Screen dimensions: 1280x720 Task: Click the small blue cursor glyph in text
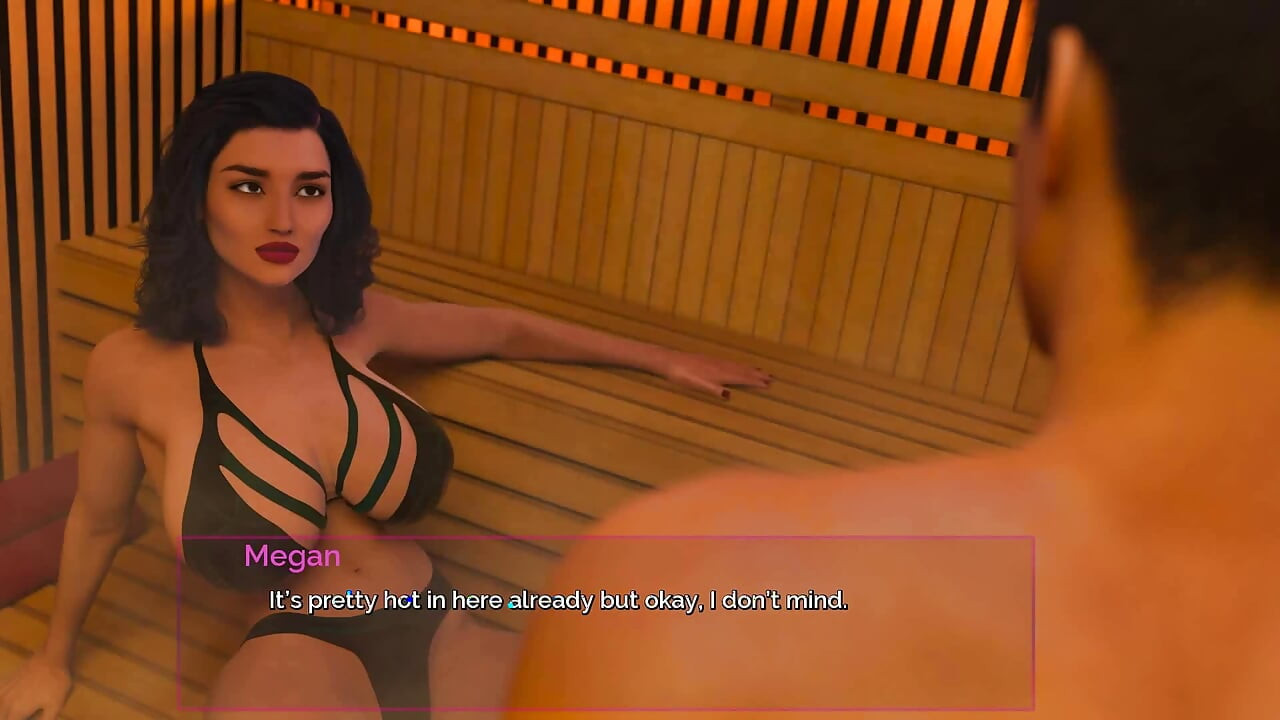512,600
